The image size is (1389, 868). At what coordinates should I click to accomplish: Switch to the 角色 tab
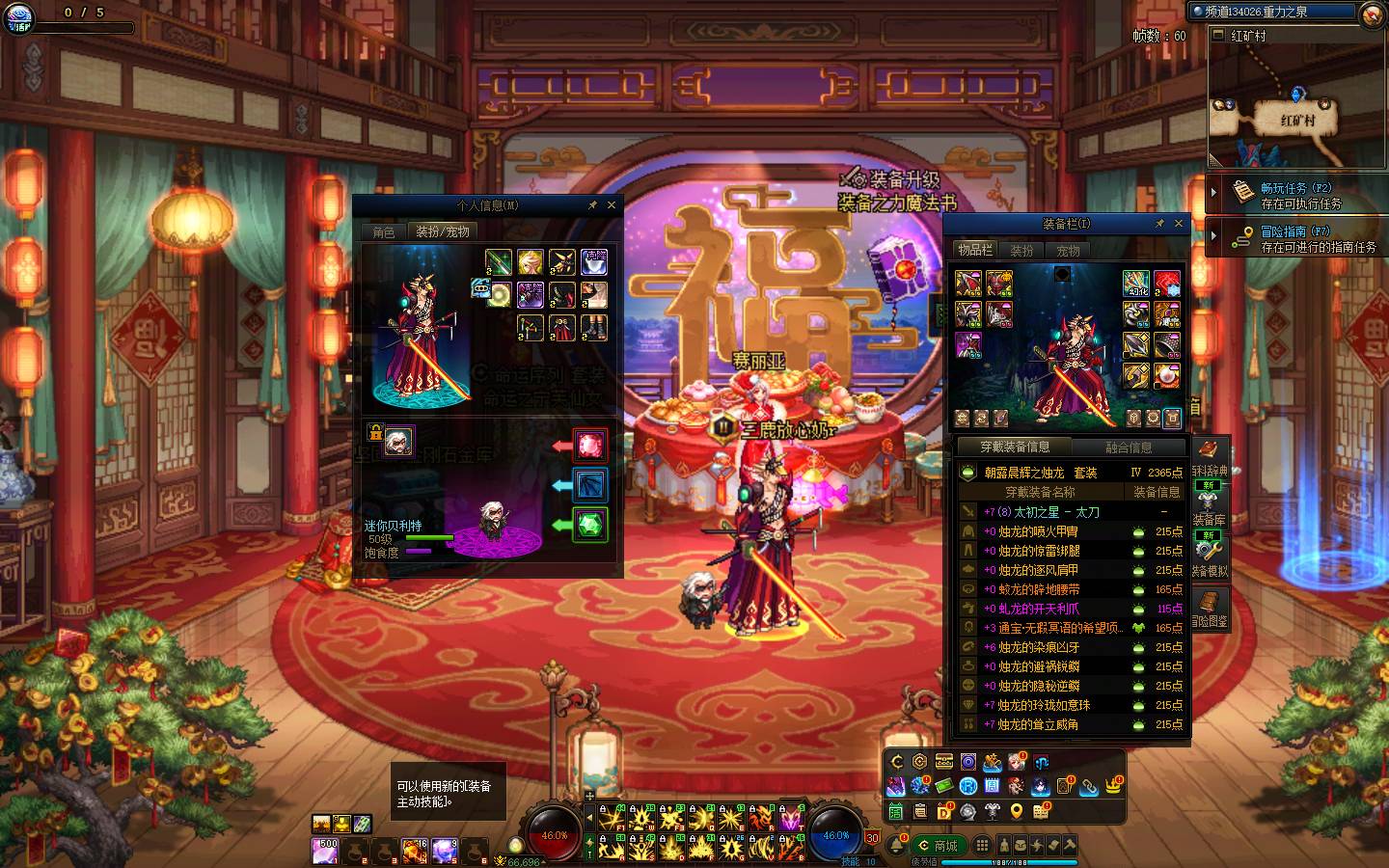click(384, 232)
